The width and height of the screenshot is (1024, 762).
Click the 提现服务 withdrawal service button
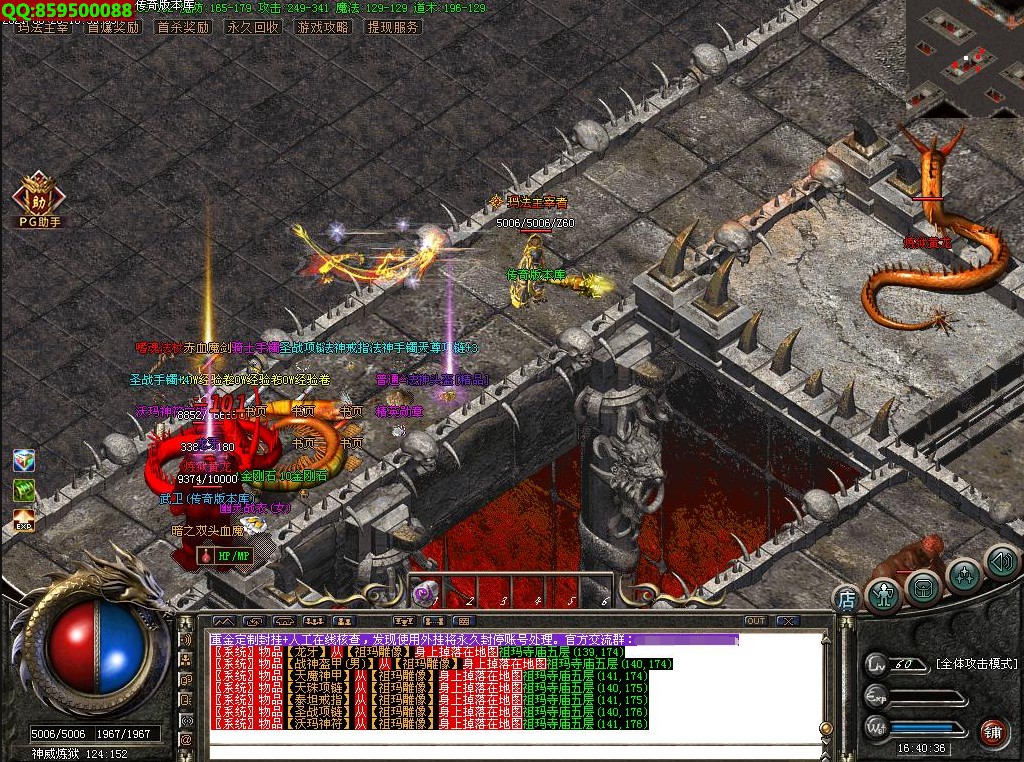tap(393, 27)
